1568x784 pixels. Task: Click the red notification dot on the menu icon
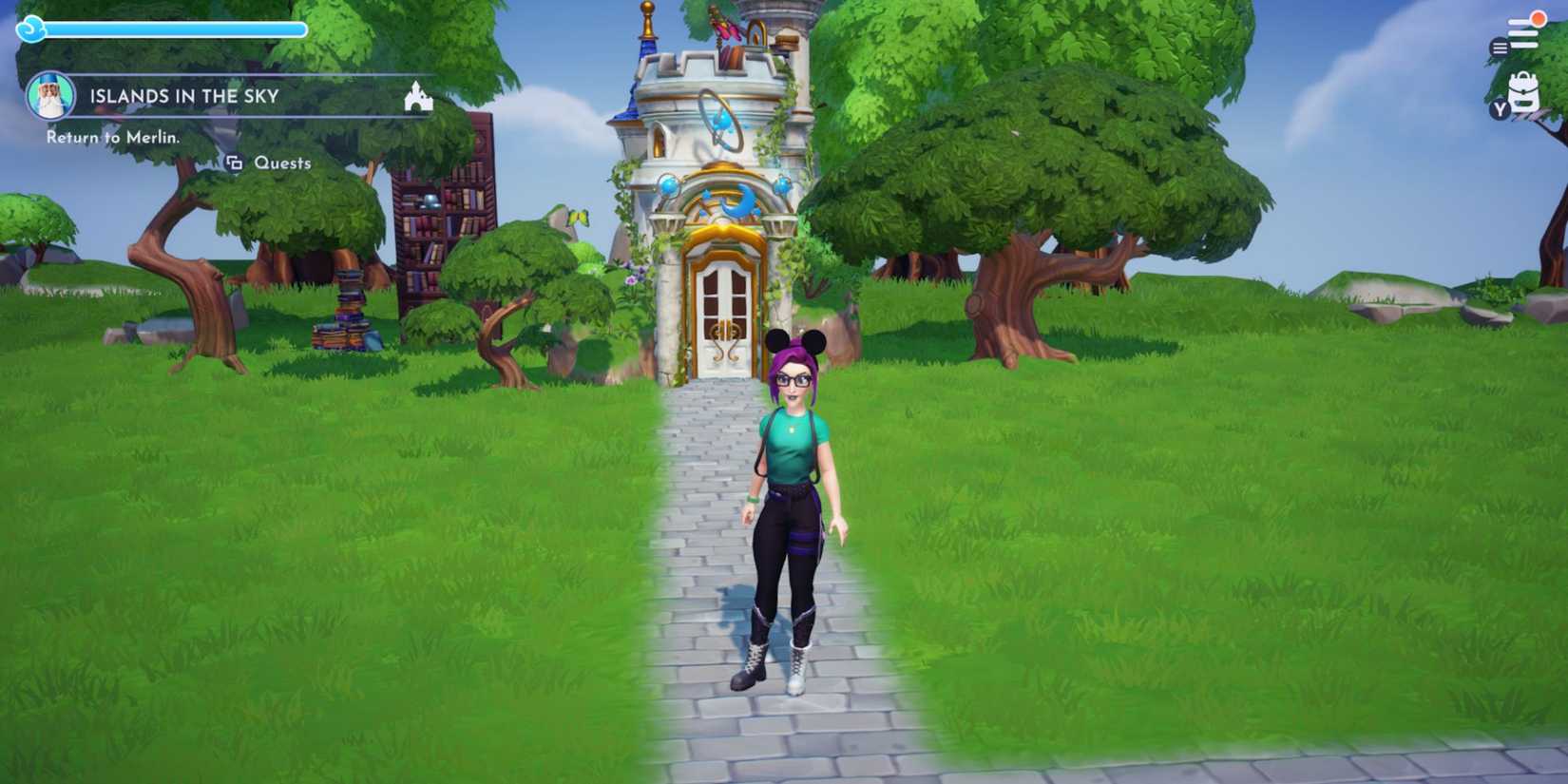[1538, 16]
